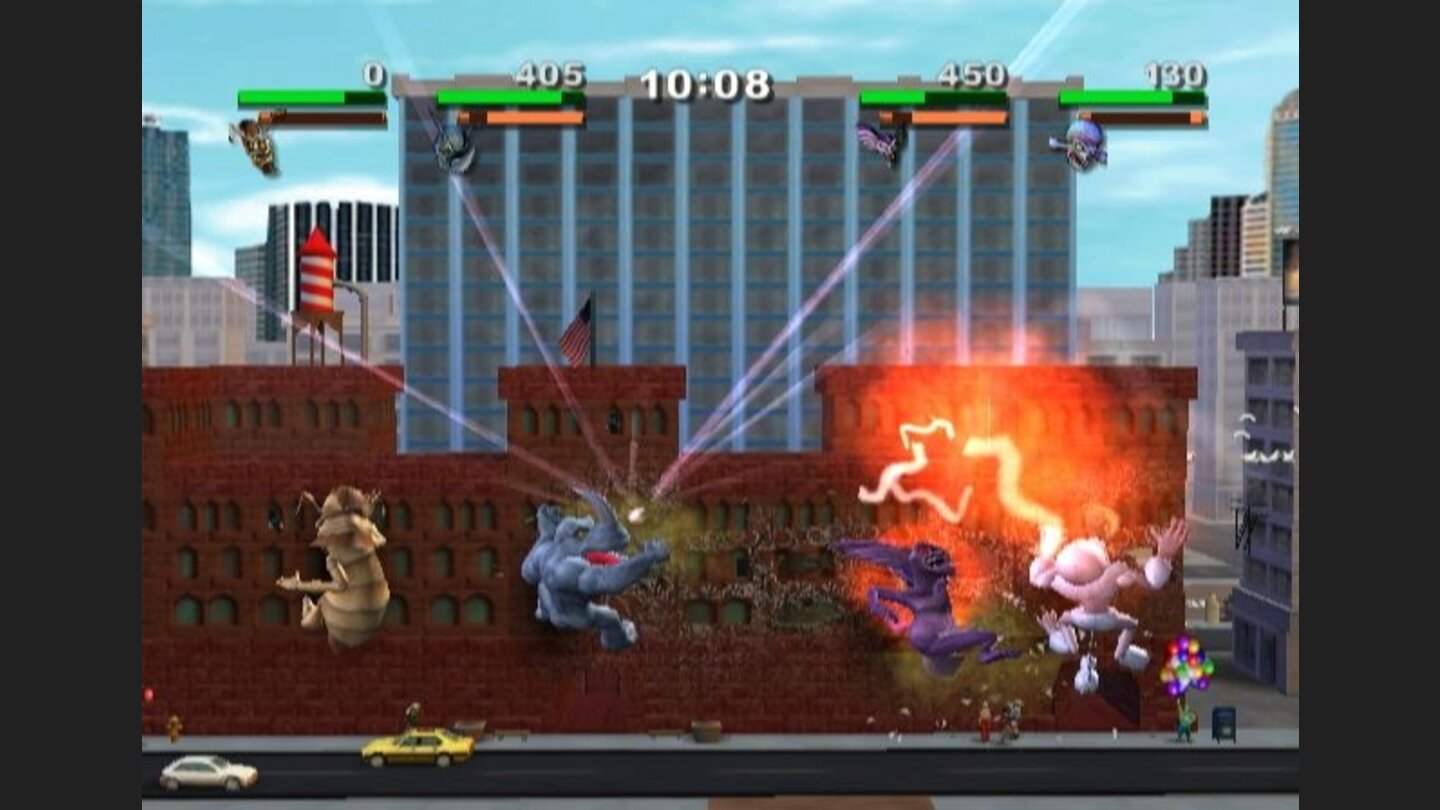This screenshot has height=810, width=1440.
Task: Click the match timer showing 10:08
Action: [706, 83]
